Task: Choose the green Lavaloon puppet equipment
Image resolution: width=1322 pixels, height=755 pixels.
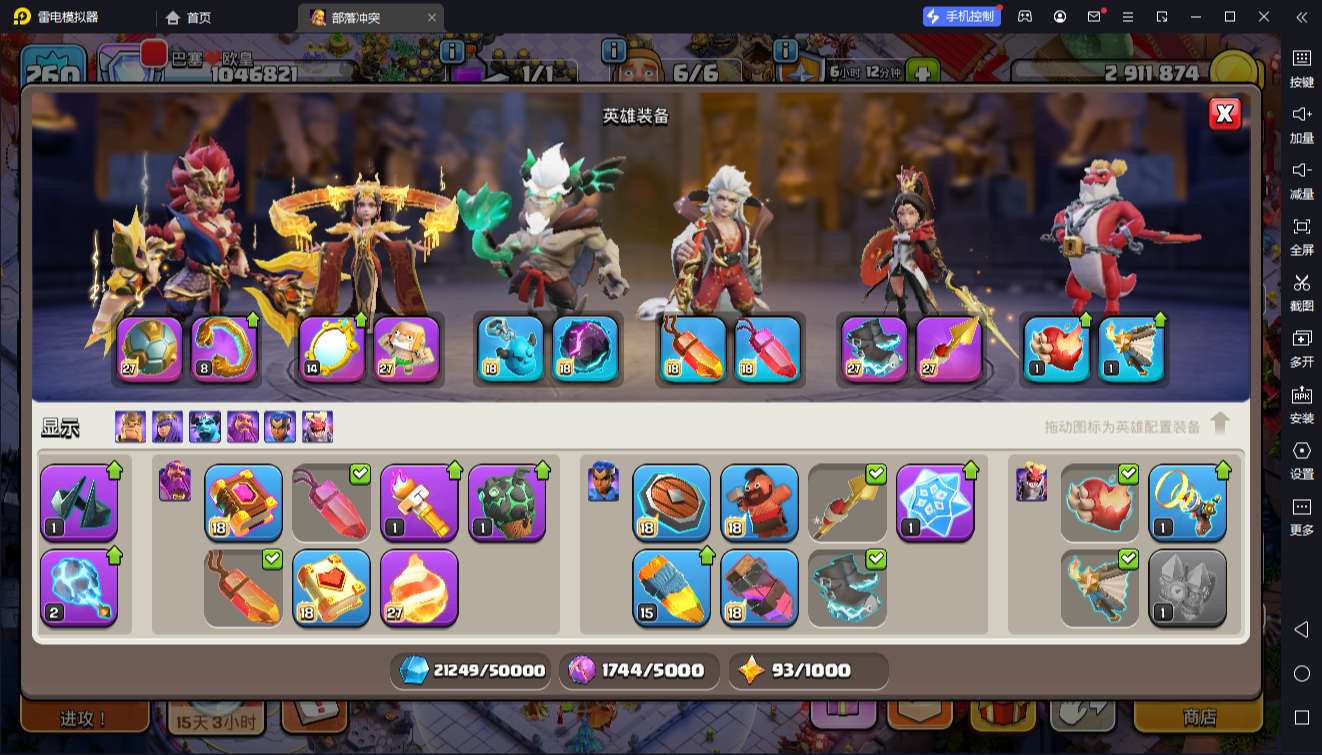Action: coord(507,502)
